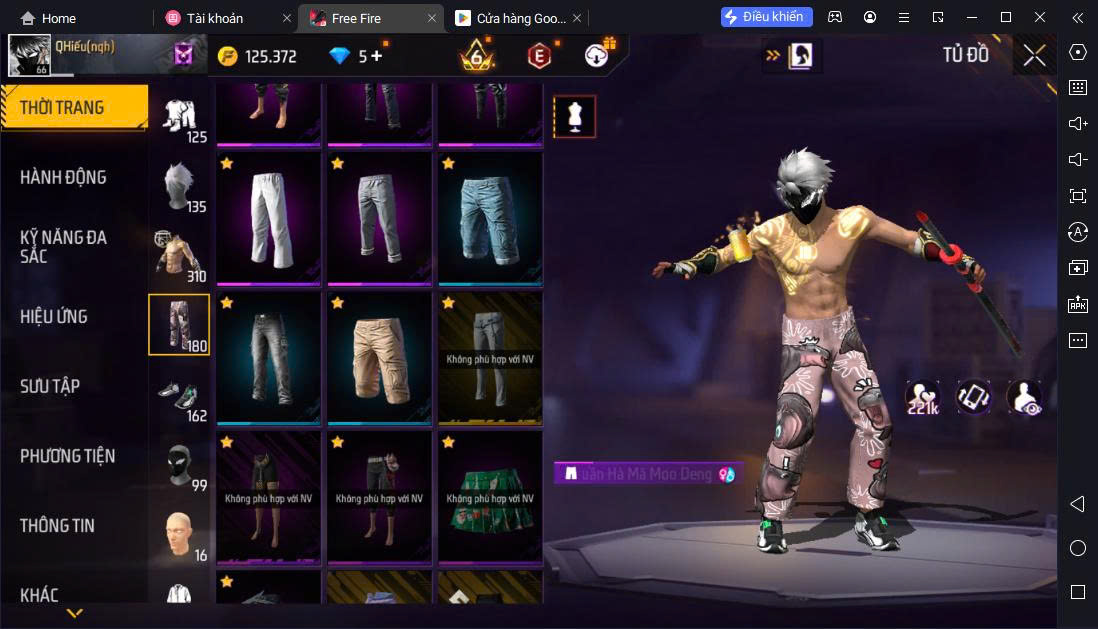Show the THÔNG TIN section
1098x629 pixels.
pyautogui.click(x=58, y=525)
